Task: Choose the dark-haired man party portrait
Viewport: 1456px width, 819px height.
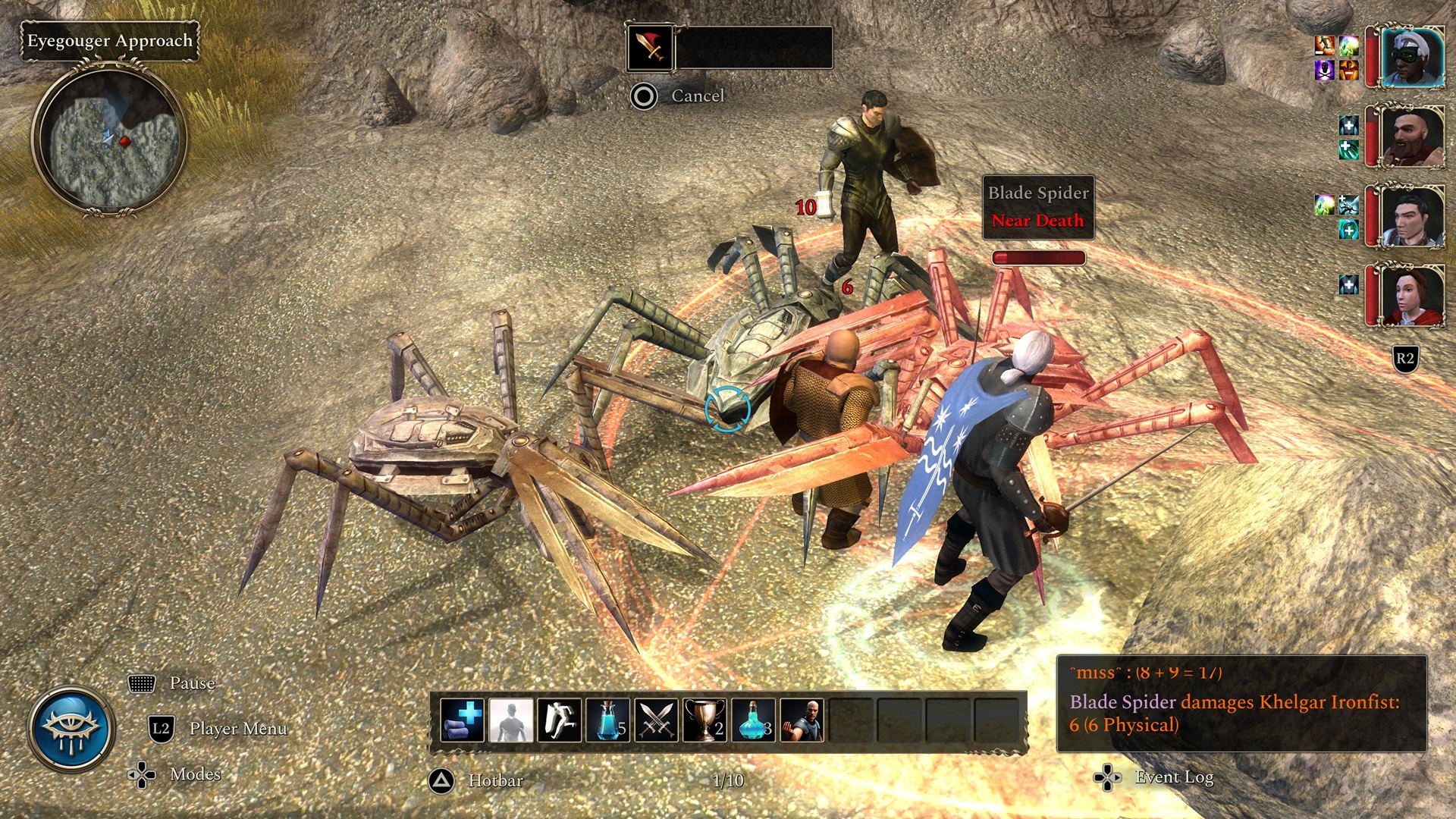Action: (1411, 216)
